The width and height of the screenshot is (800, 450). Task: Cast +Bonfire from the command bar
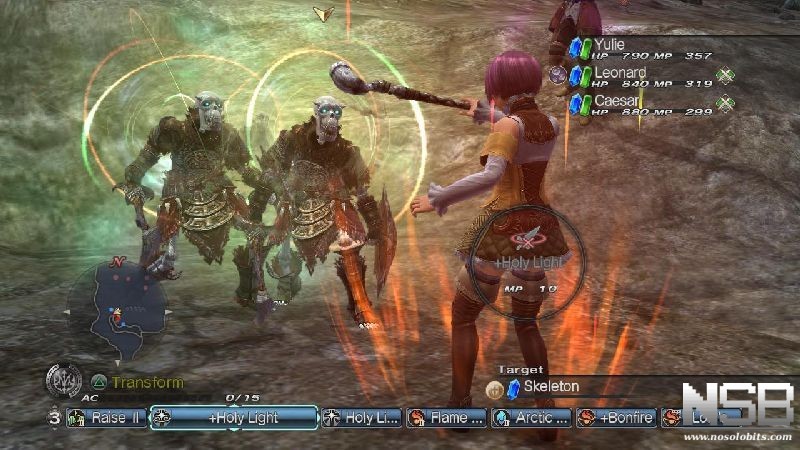point(618,418)
